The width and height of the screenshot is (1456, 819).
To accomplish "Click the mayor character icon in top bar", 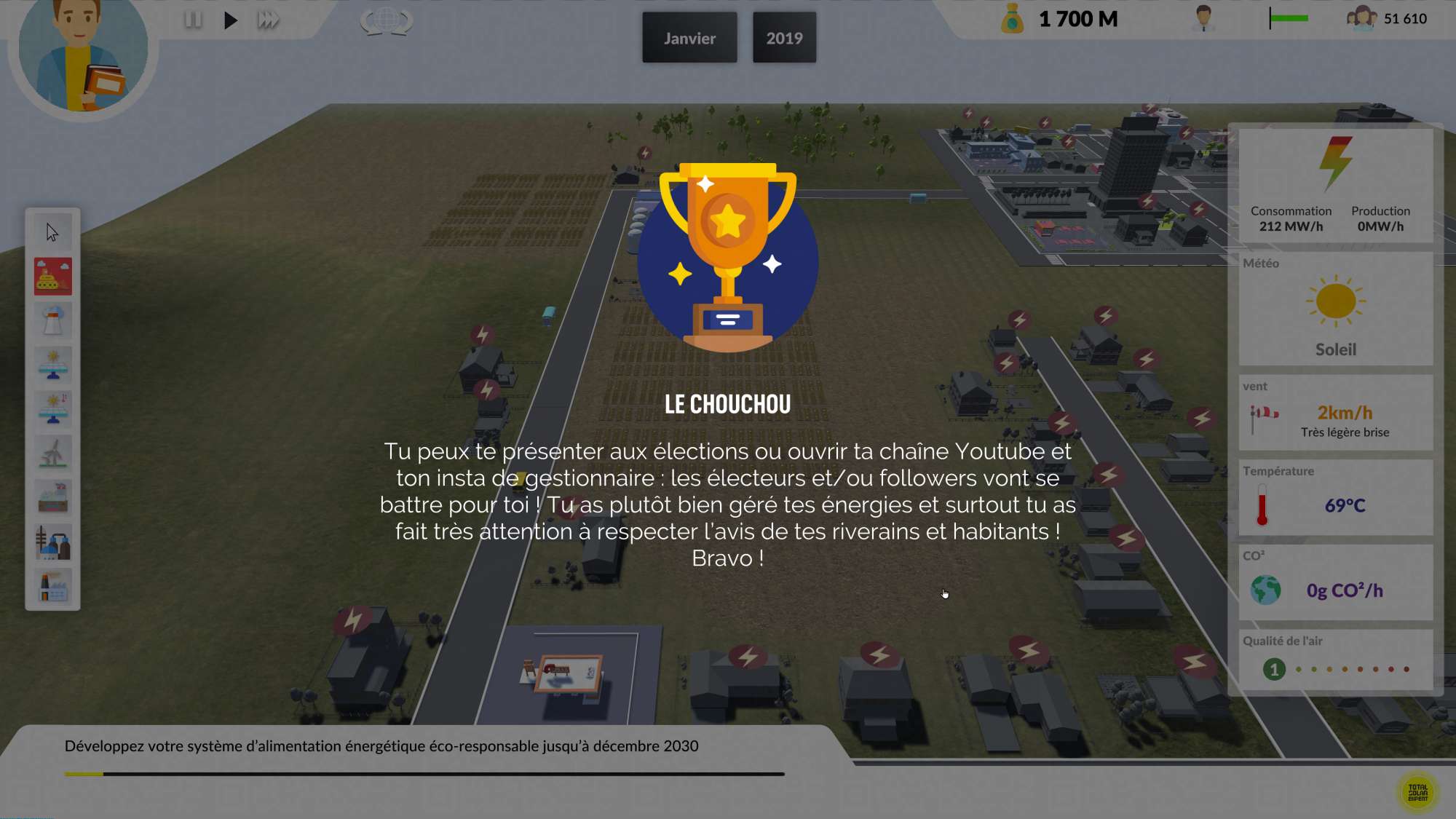I will [x=1203, y=18].
